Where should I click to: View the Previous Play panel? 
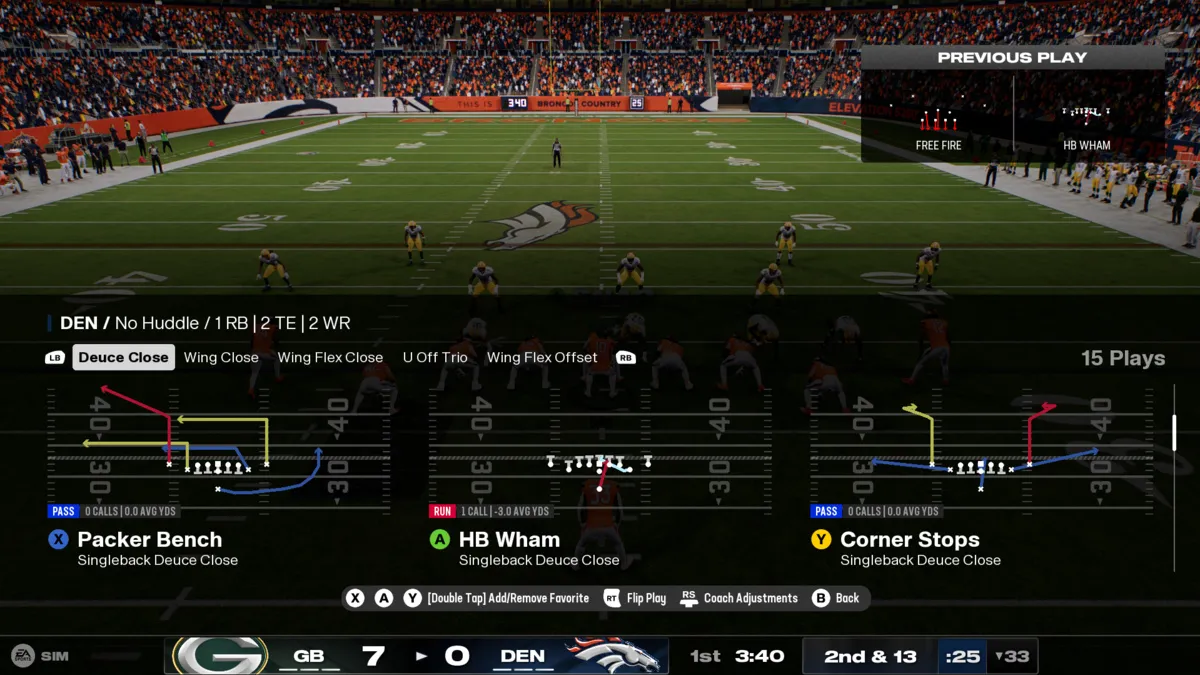tap(1012, 105)
